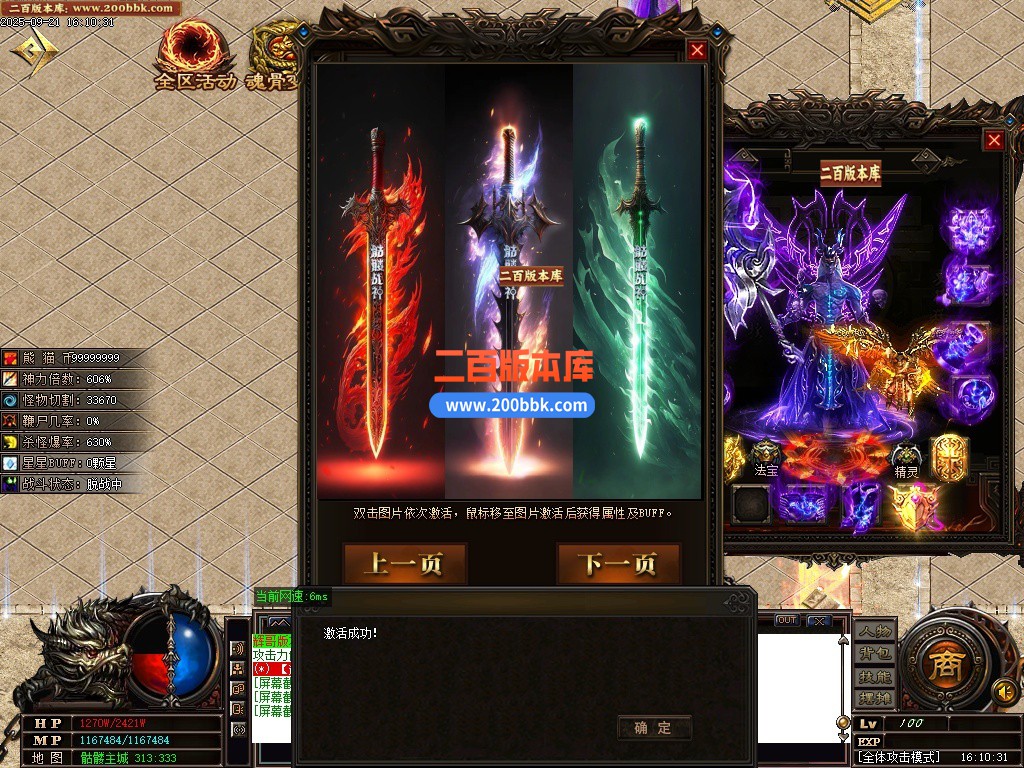
Task: Open the 人物 character menu
Action: [x=874, y=631]
